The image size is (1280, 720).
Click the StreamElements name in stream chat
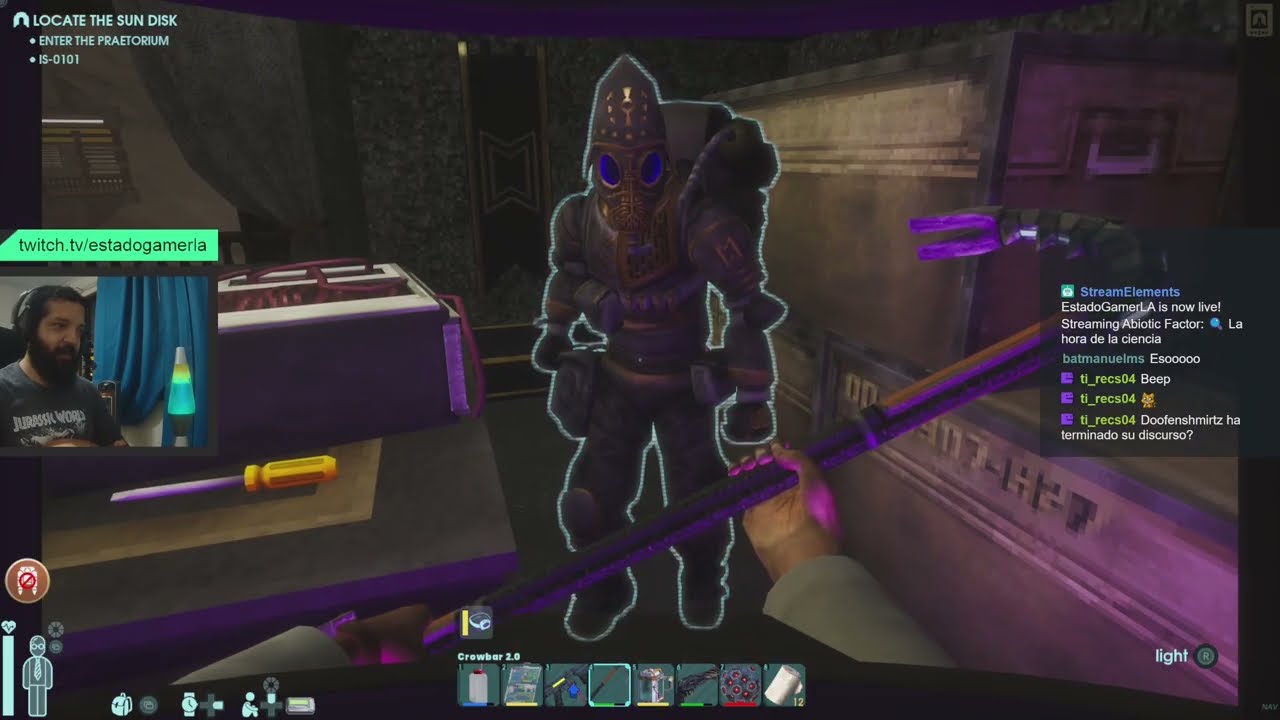click(1129, 292)
